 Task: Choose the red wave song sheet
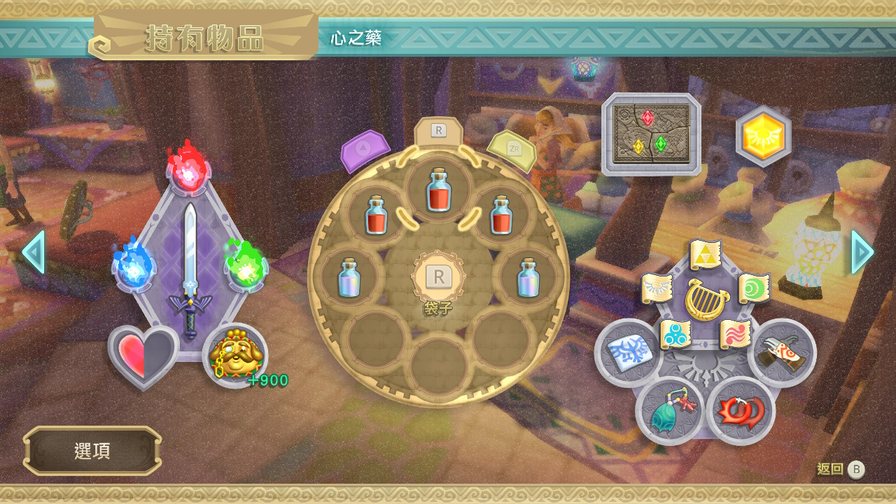(736, 333)
